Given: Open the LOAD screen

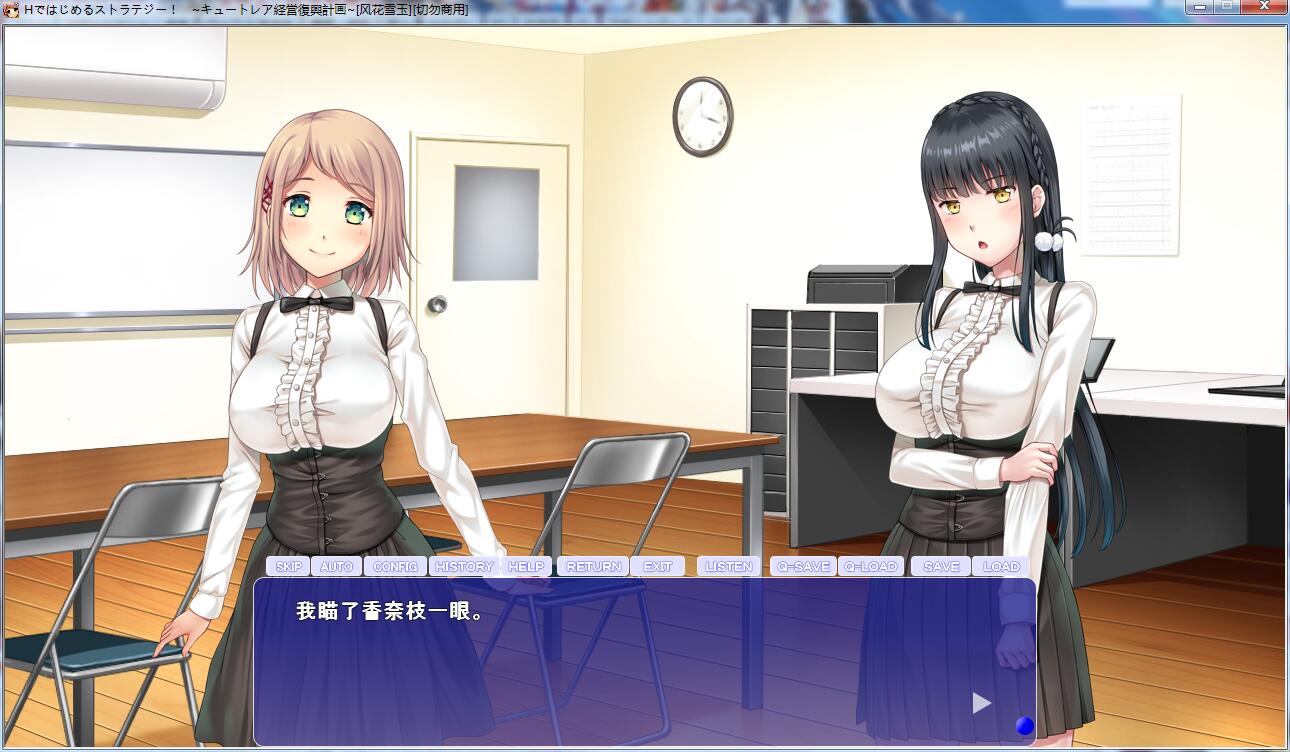Looking at the screenshot, I should 1001,566.
